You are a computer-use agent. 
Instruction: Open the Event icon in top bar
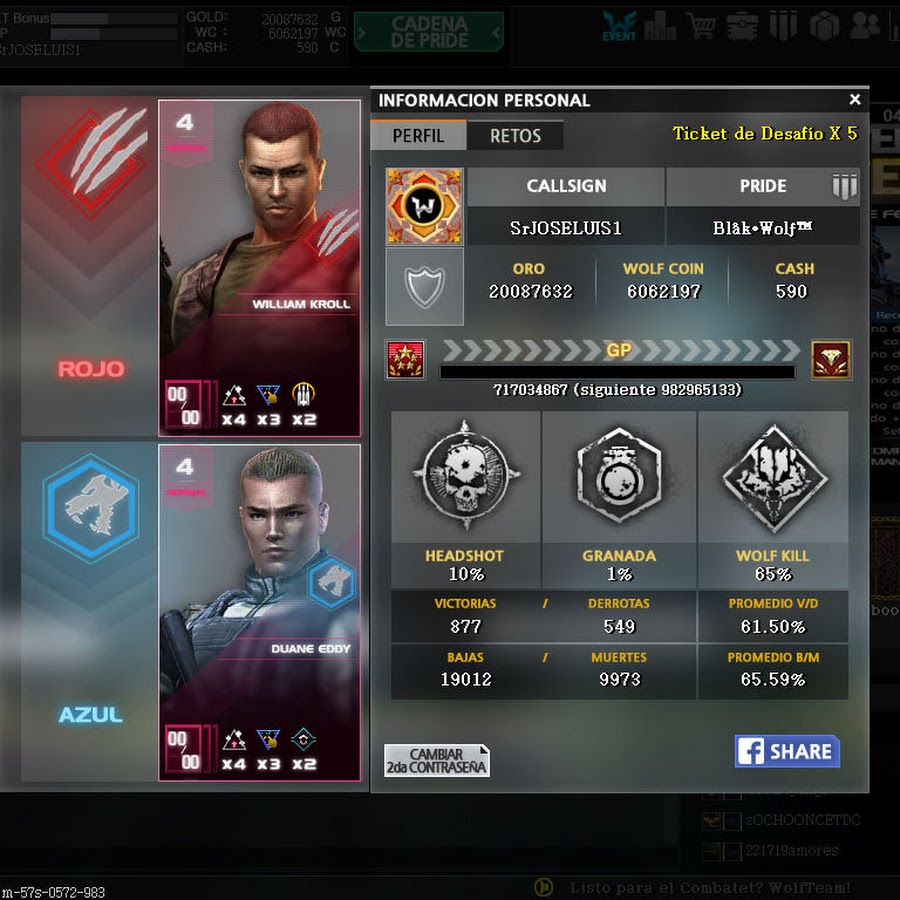click(619, 27)
